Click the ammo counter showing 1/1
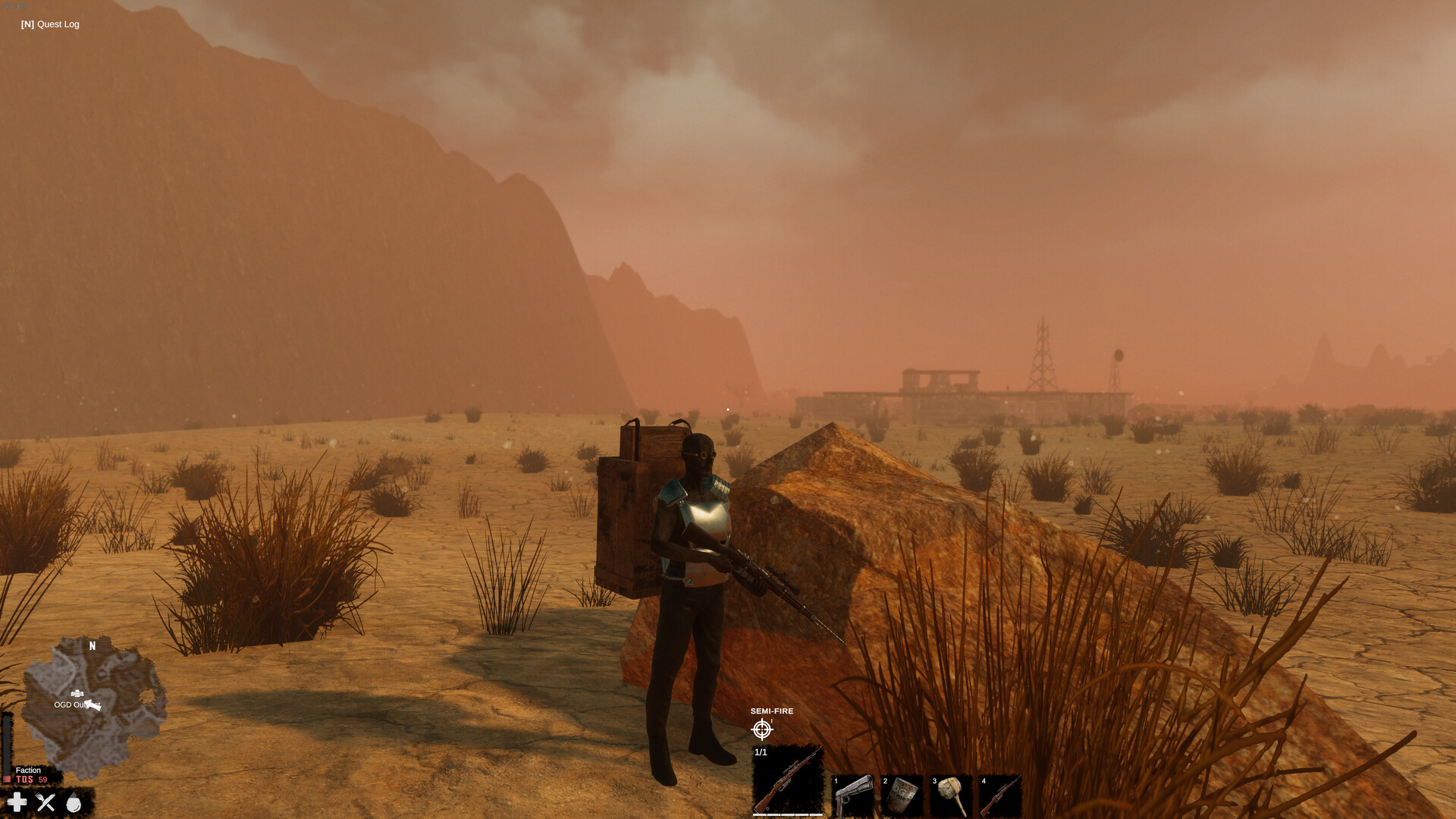Screen dimensions: 1456x819 tap(761, 752)
